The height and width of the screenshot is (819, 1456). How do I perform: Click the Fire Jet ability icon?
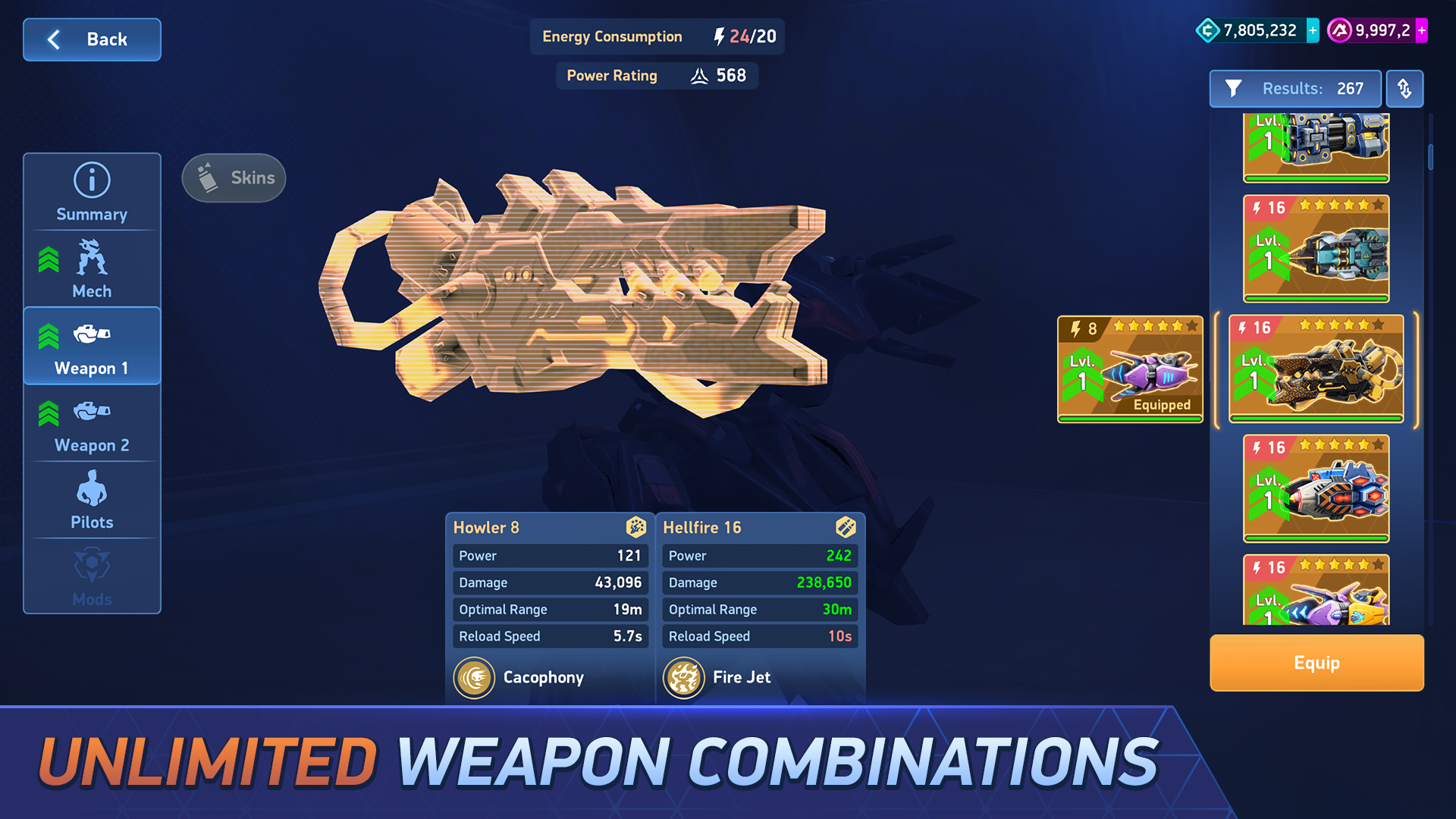click(684, 677)
